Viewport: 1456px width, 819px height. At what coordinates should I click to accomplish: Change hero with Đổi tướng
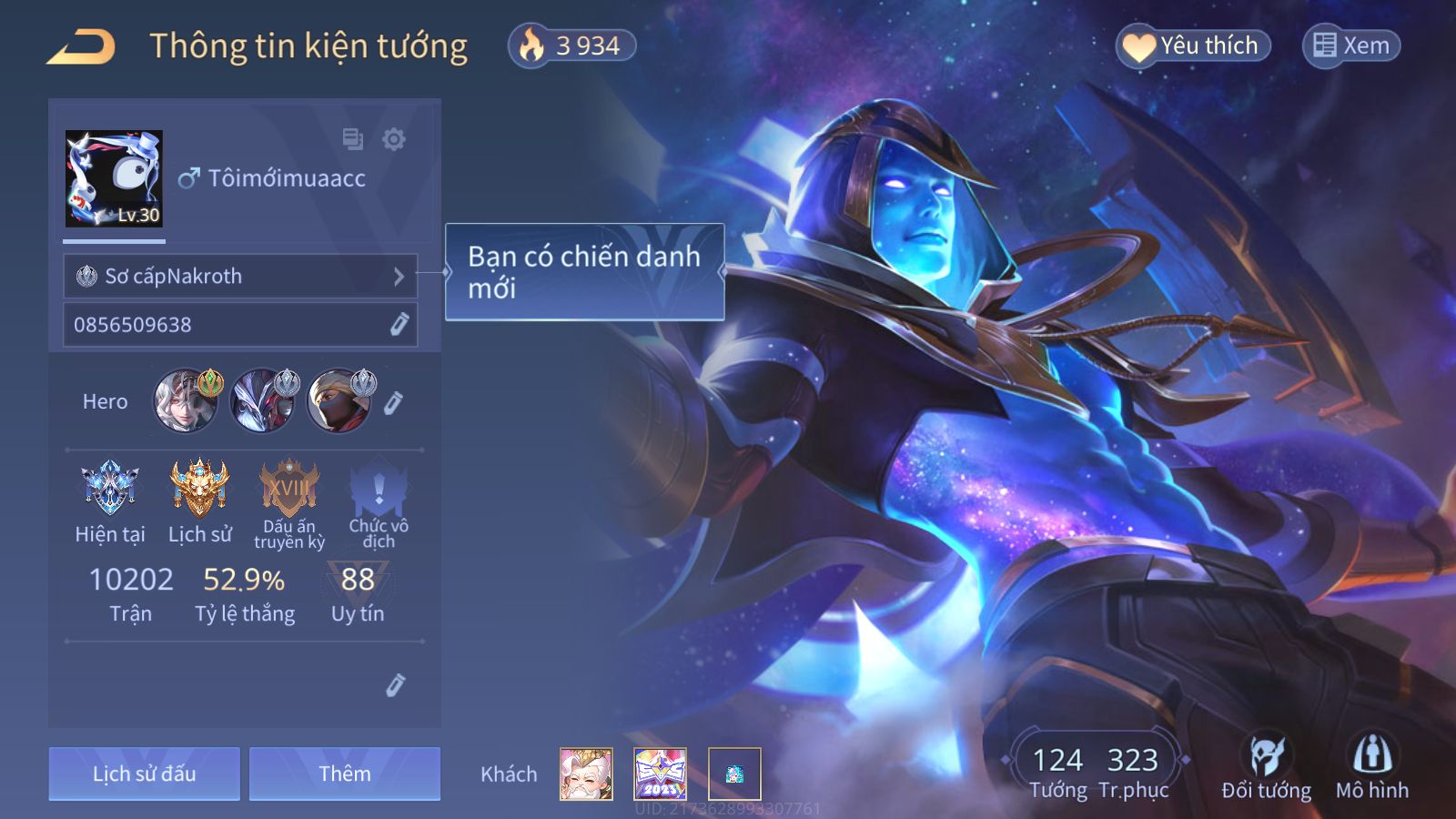coord(1266,766)
